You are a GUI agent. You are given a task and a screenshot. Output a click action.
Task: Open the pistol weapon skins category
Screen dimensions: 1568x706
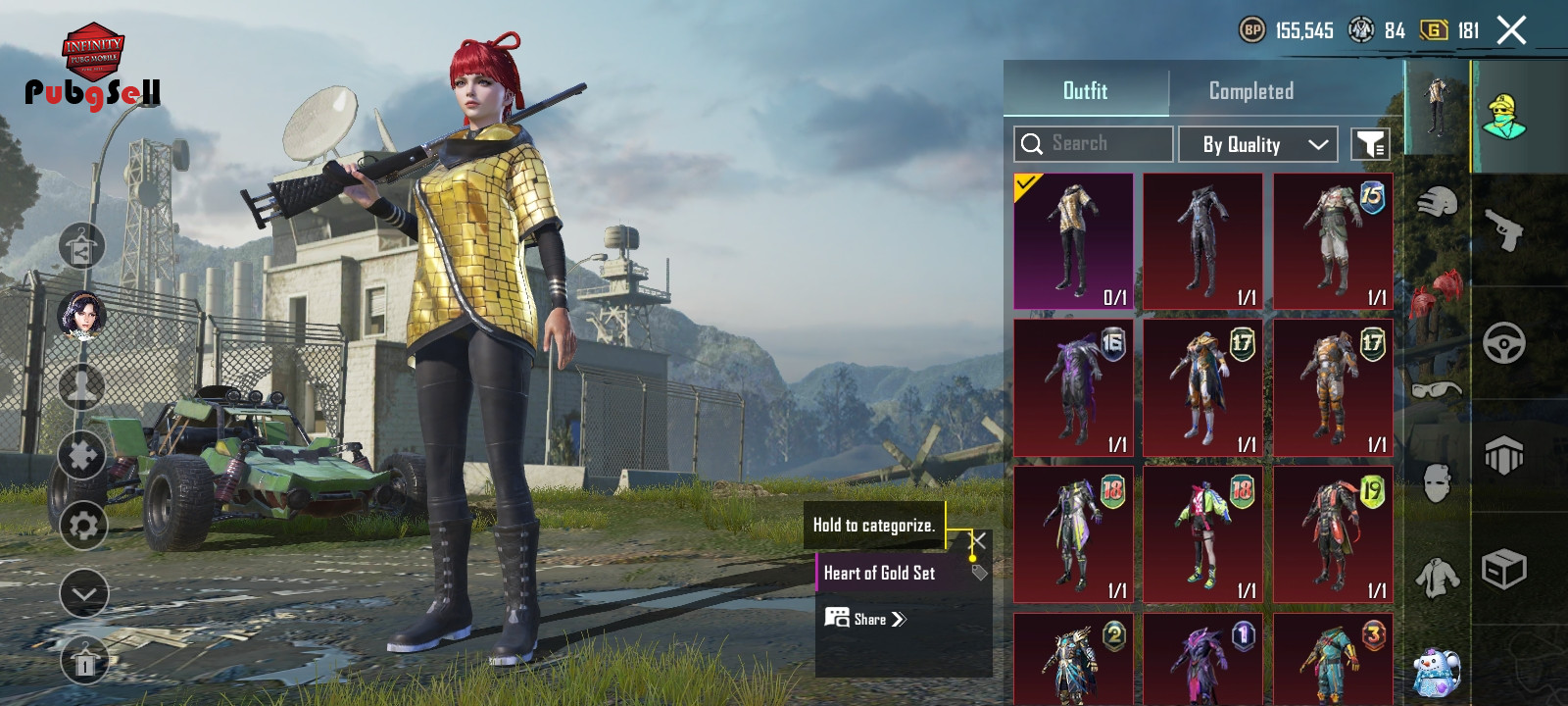tap(1504, 230)
